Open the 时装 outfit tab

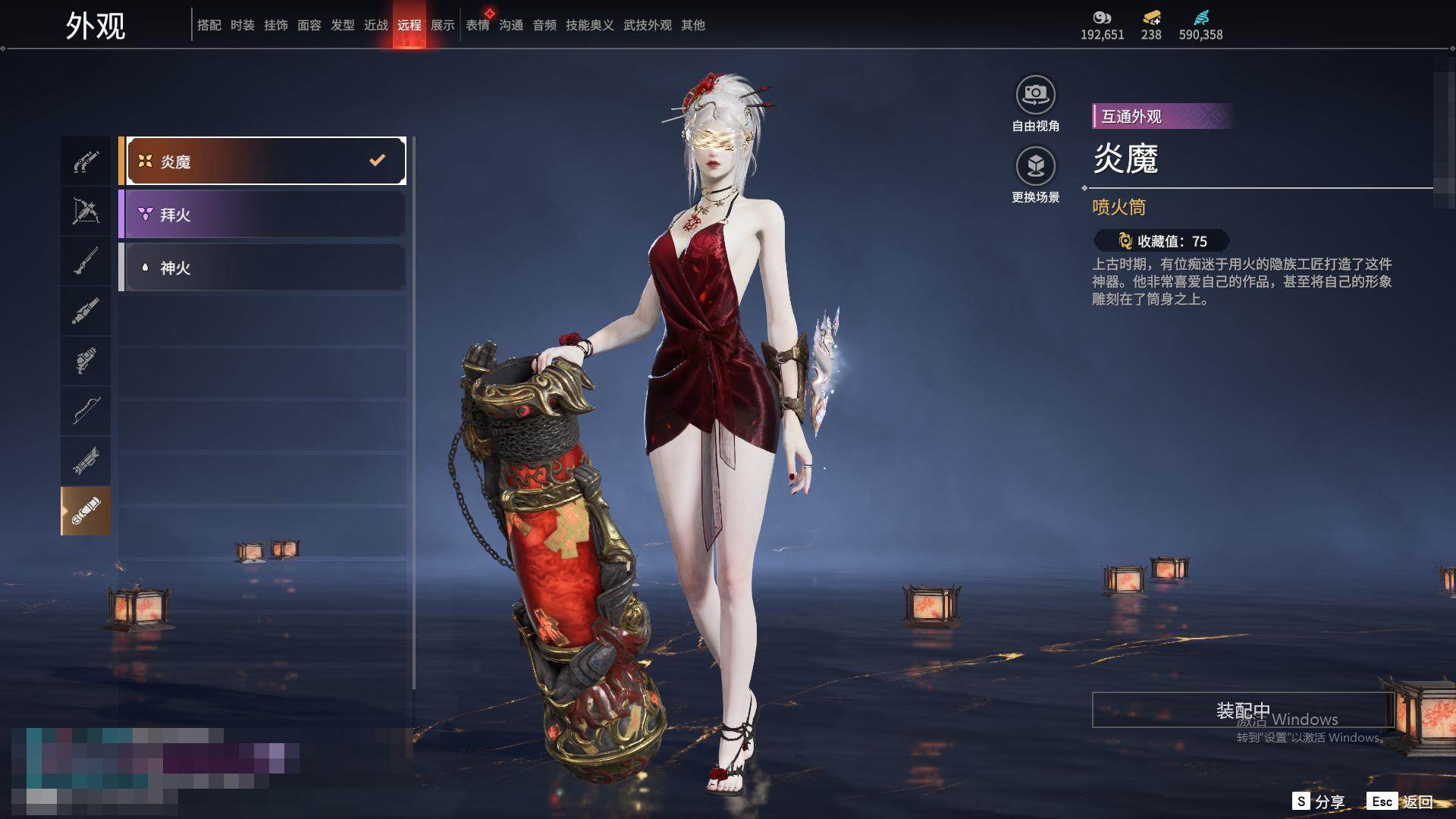pyautogui.click(x=243, y=25)
